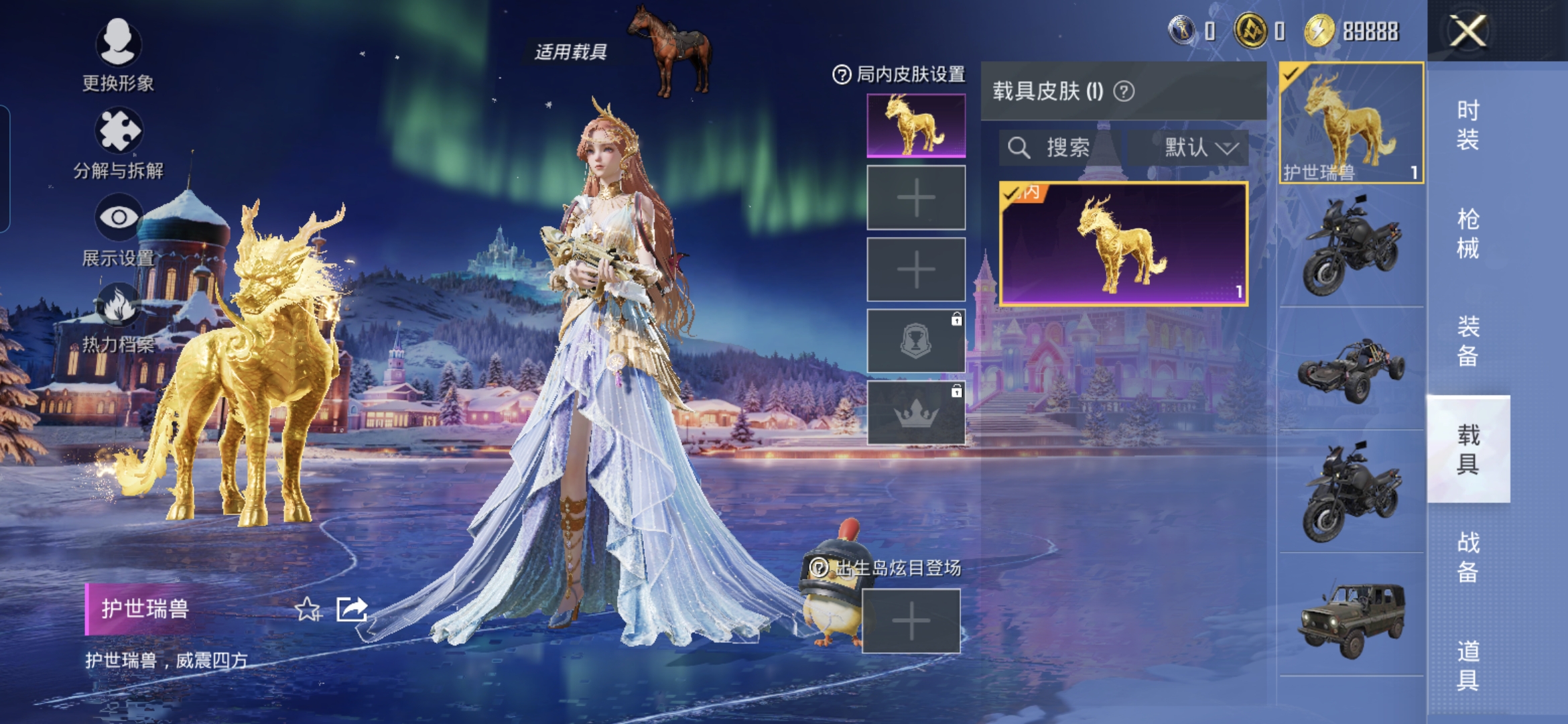This screenshot has width=1568, height=724.
Task: Switch to the 战备 tab
Action: point(1467,557)
